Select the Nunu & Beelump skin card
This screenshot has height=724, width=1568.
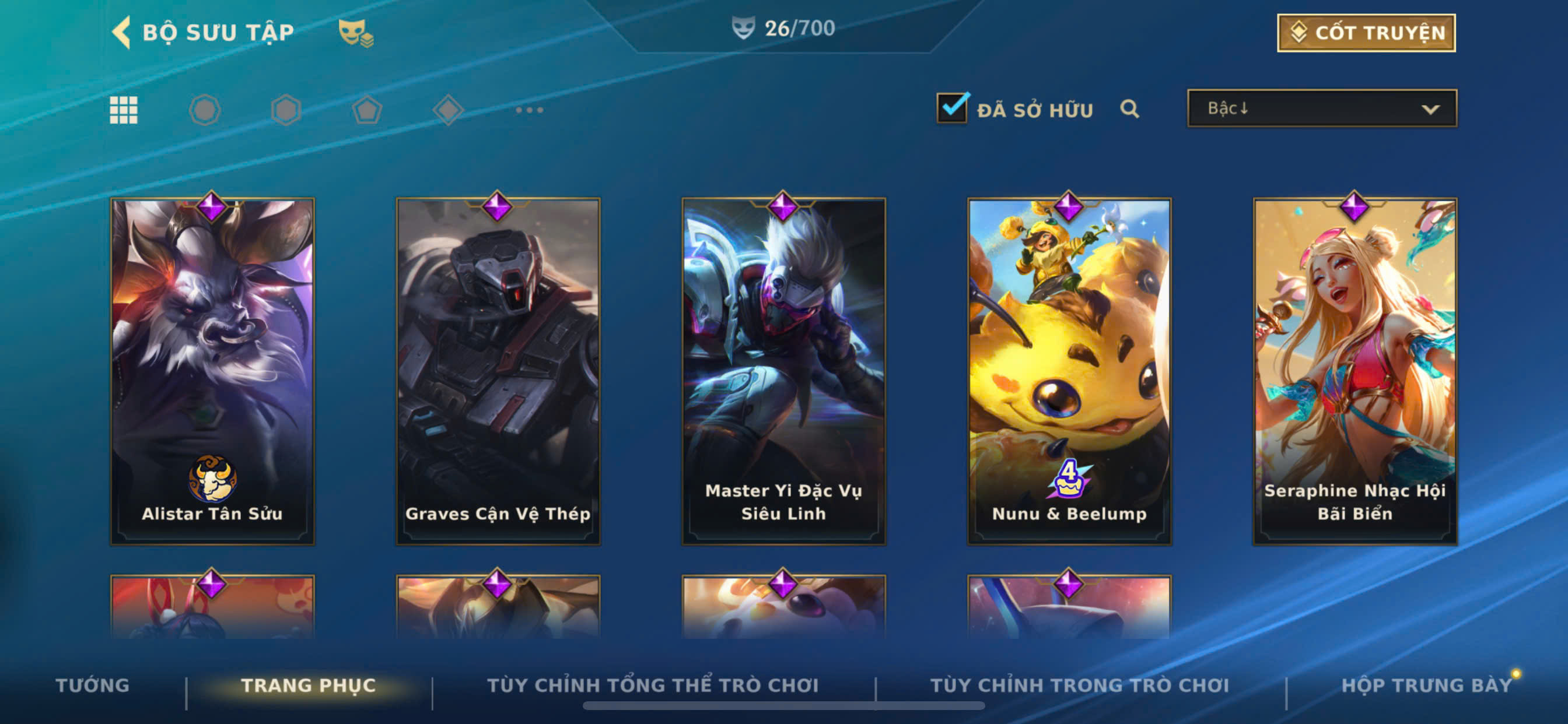click(1069, 371)
